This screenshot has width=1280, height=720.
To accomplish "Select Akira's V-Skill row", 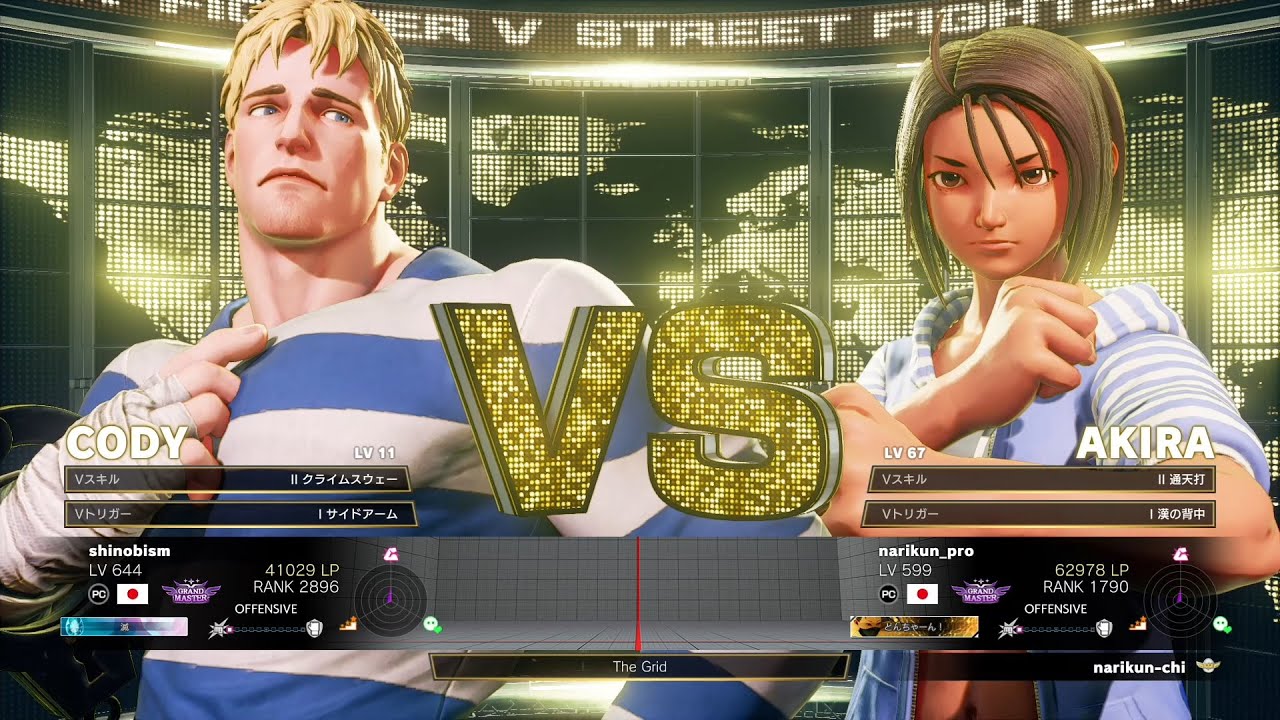I will tap(1042, 479).
